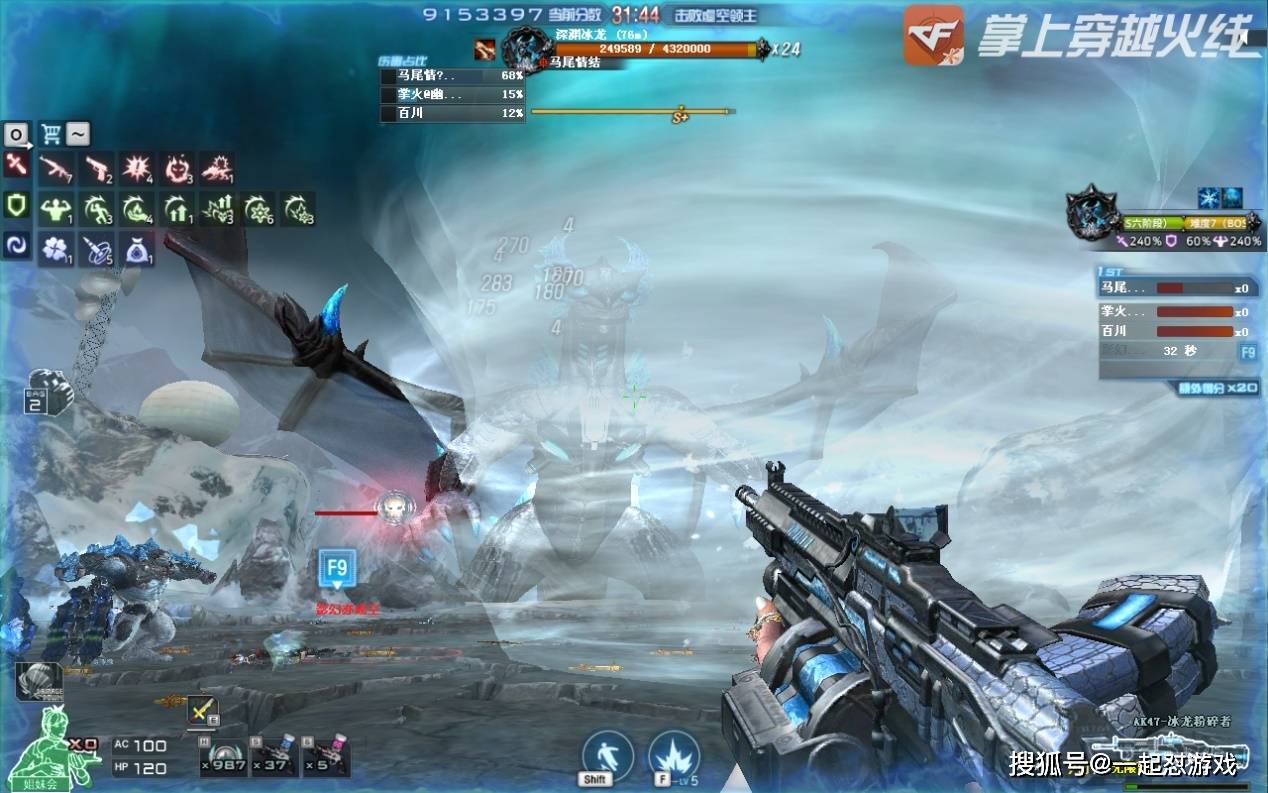Click the rifle skill upgrade icon
This screenshot has height=793, width=1268.
click(x=56, y=168)
